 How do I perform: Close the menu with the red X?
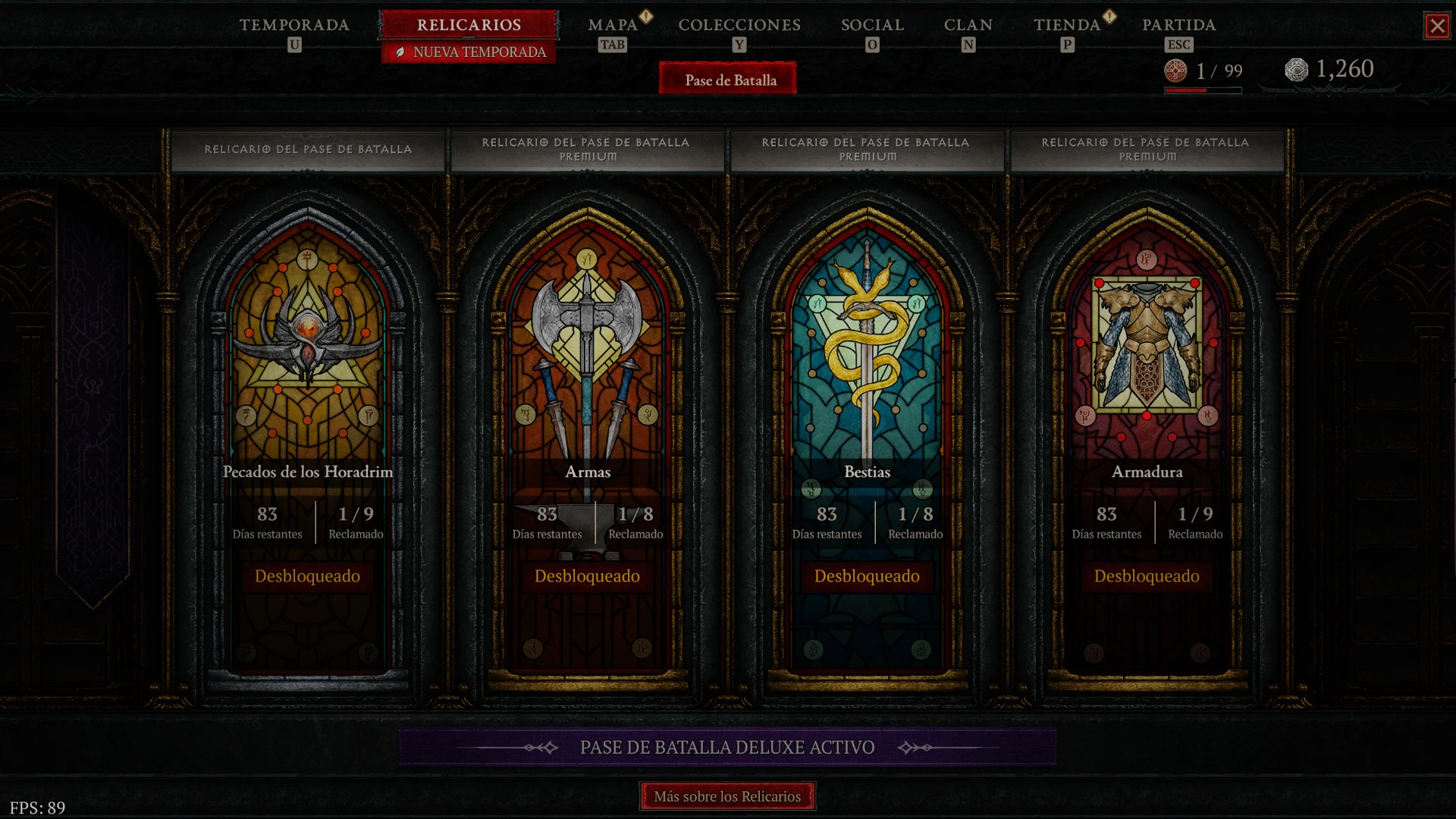1437,27
